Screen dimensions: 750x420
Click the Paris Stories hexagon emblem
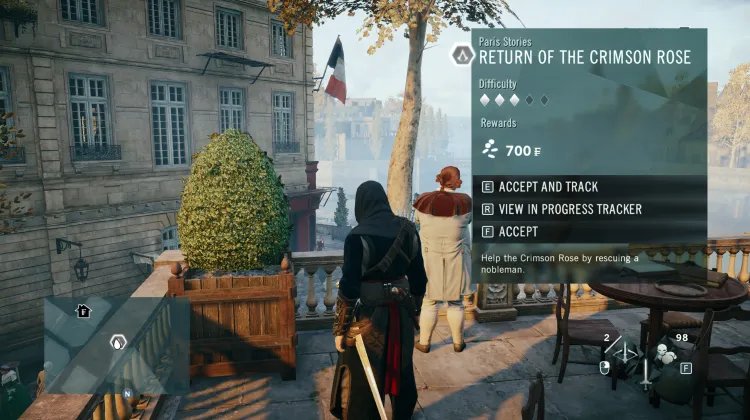pos(462,55)
